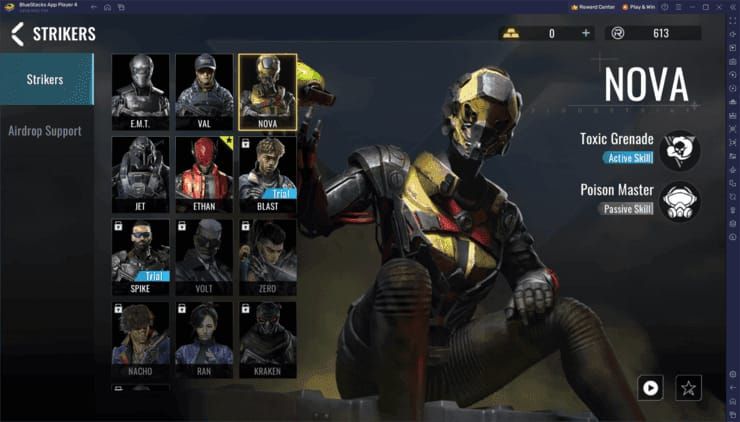Select the KRAKEN striker portrait
The width and height of the screenshot is (740, 422).
coord(267,340)
